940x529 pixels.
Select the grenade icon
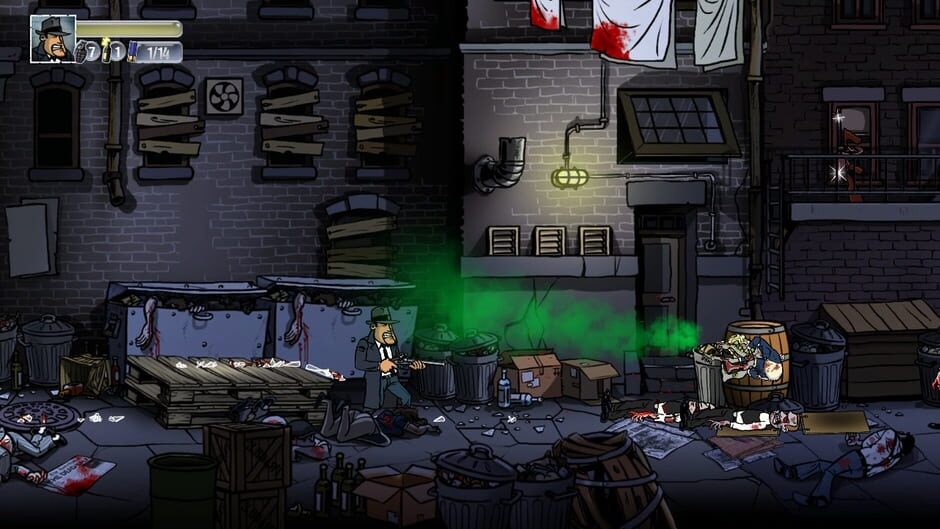[x=81, y=50]
